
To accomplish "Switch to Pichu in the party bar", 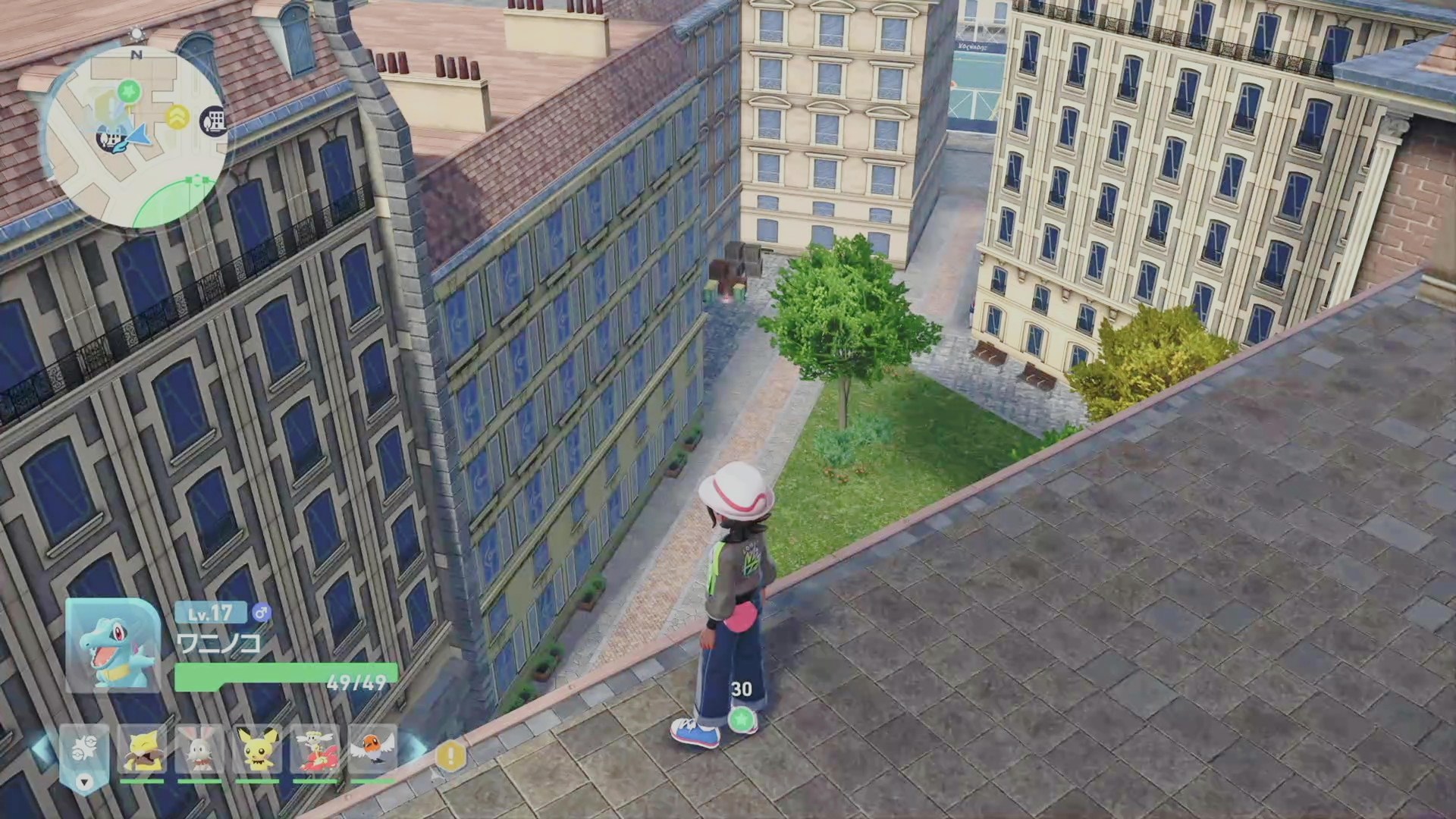I will (257, 749).
